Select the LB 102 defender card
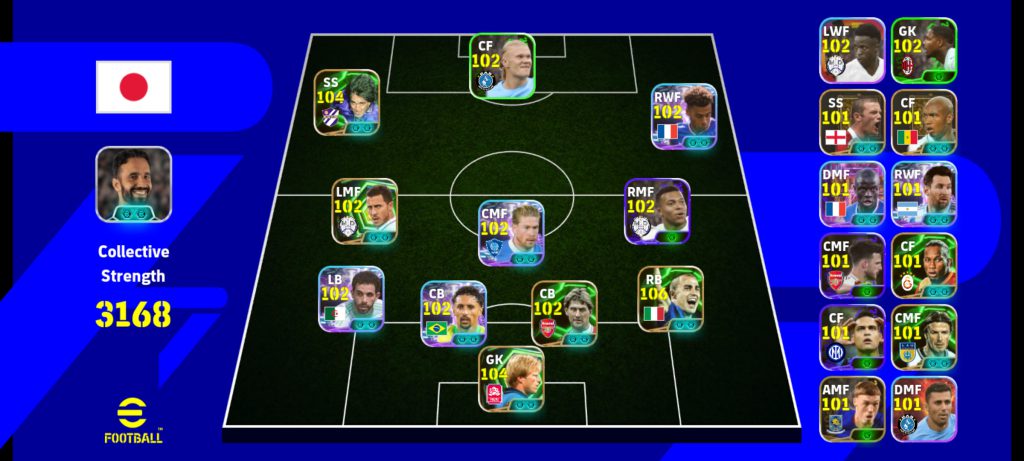The height and width of the screenshot is (461, 1024). click(x=351, y=299)
